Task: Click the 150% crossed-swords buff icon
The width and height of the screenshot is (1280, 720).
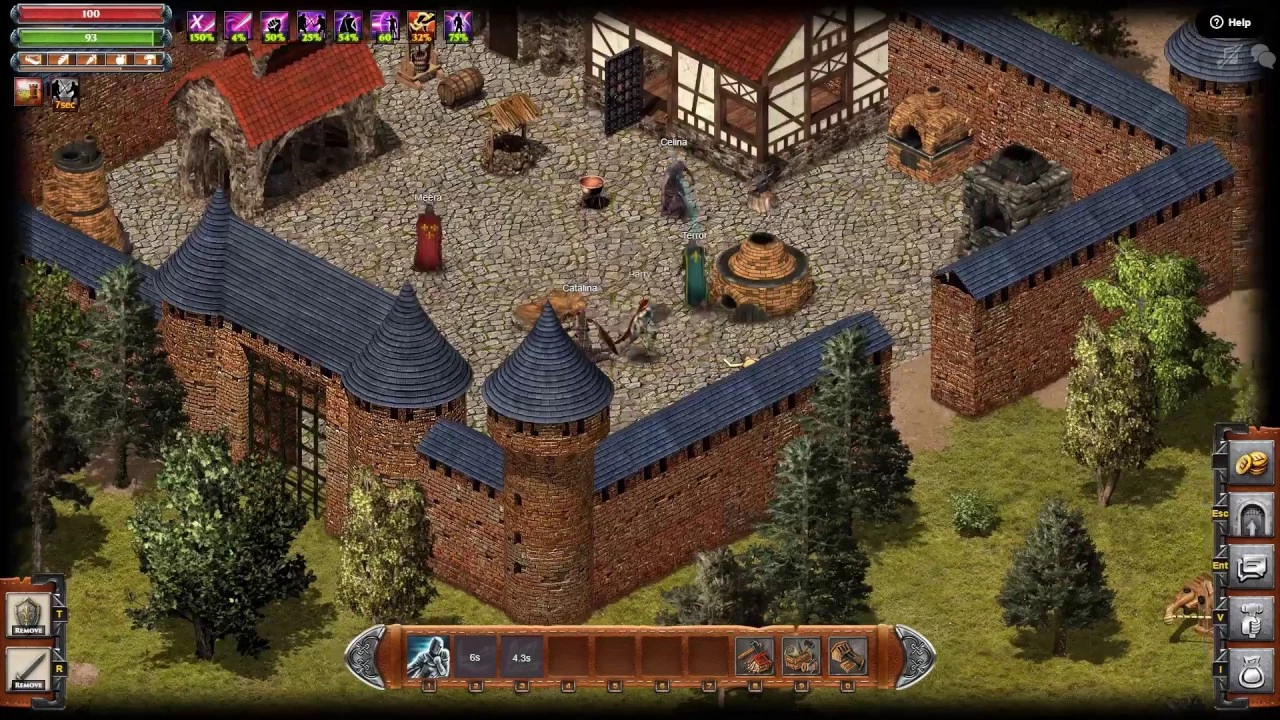Action: click(201, 26)
